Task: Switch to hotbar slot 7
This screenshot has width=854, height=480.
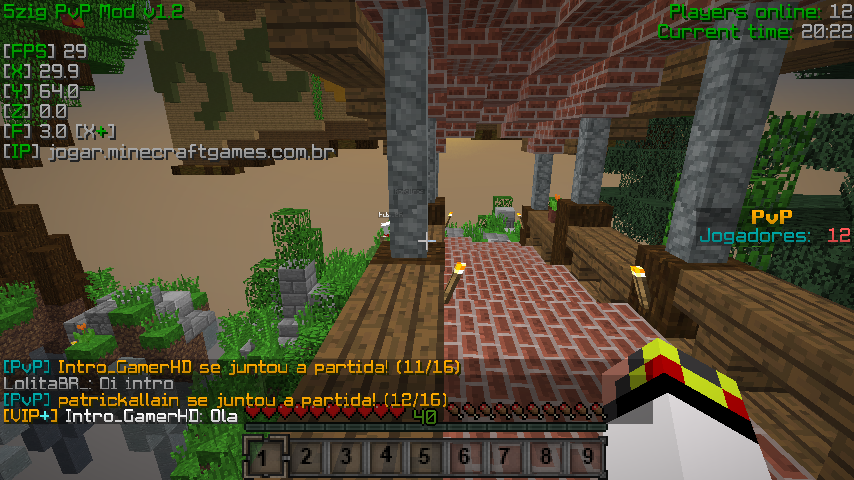Action: [506, 459]
